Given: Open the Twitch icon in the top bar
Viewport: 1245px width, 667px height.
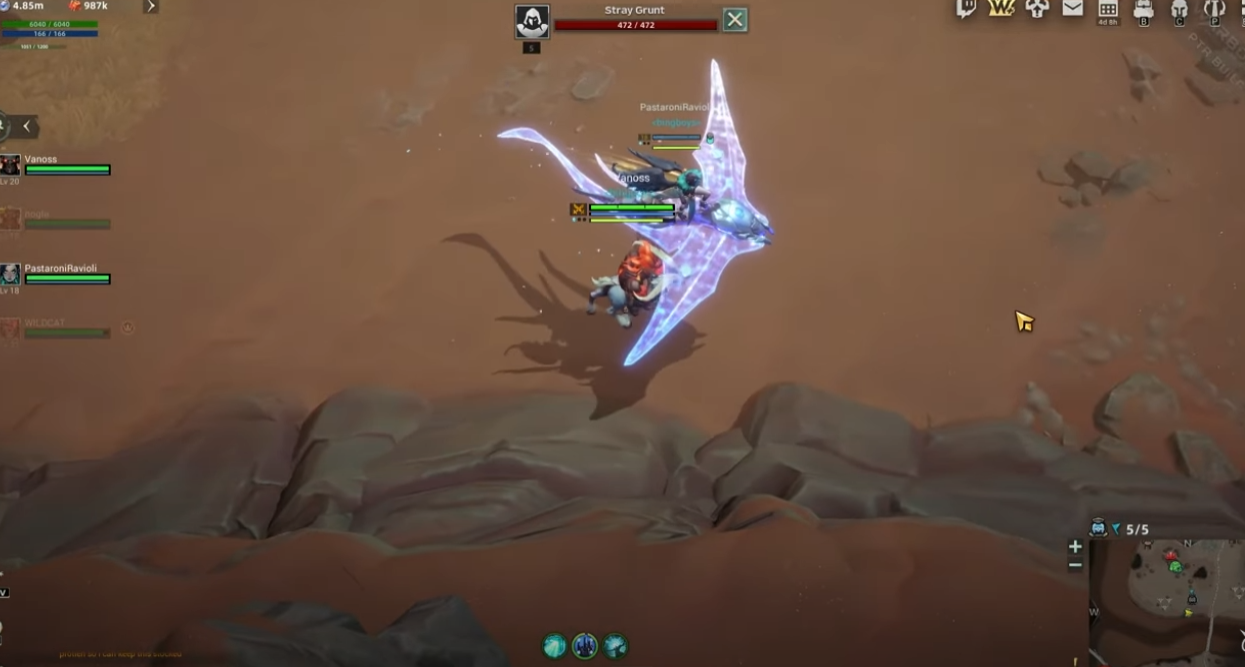Looking at the screenshot, I should (966, 9).
